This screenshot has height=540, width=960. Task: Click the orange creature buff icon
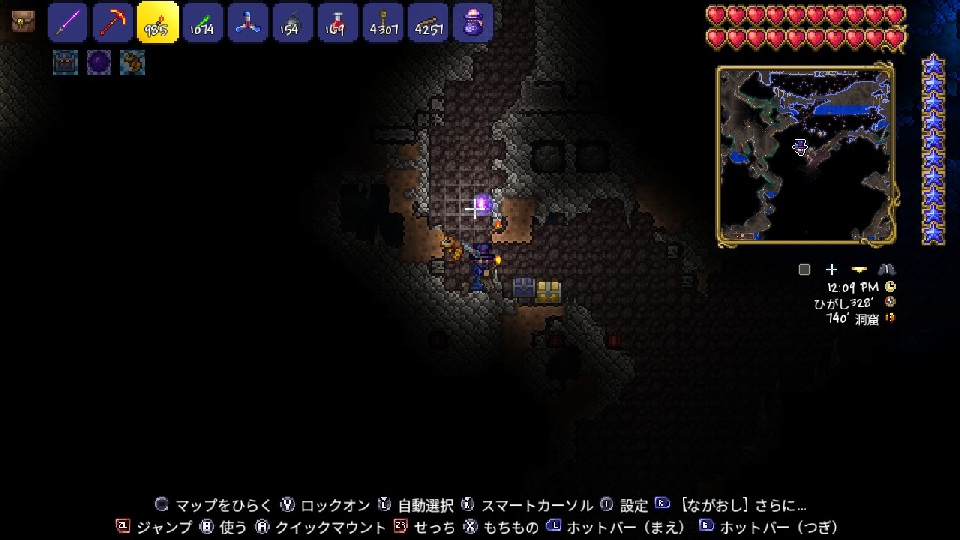[132, 62]
